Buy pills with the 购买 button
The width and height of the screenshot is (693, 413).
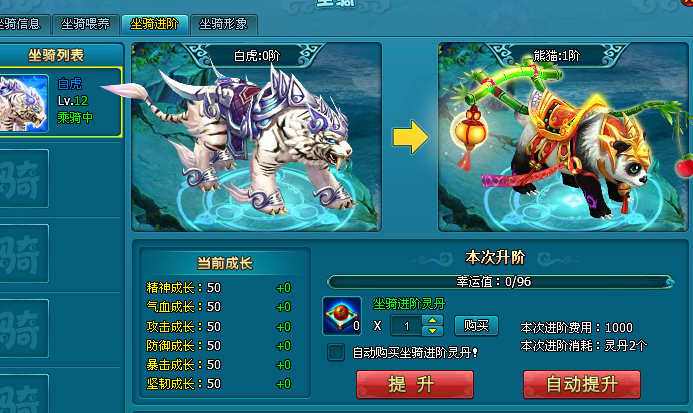(x=477, y=325)
